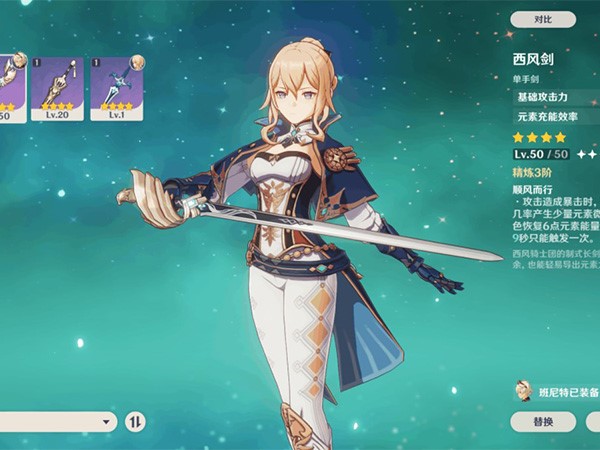Toggle the sort order arrows button
Screen dimensions: 600x450
135,422
